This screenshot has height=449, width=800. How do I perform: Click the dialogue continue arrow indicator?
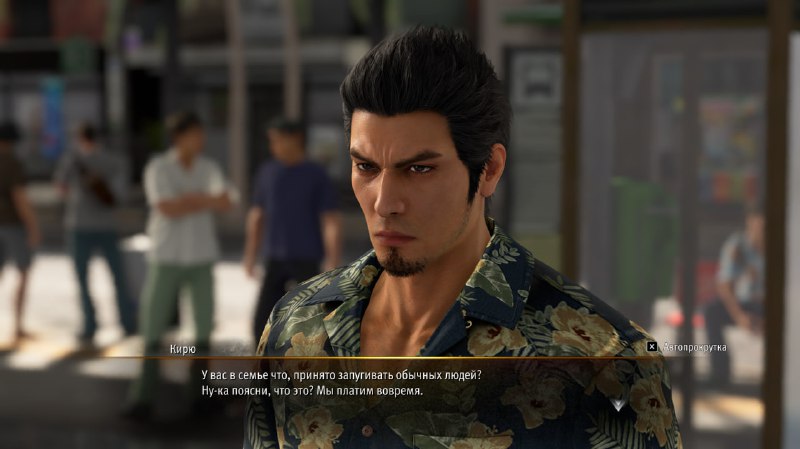(618, 404)
